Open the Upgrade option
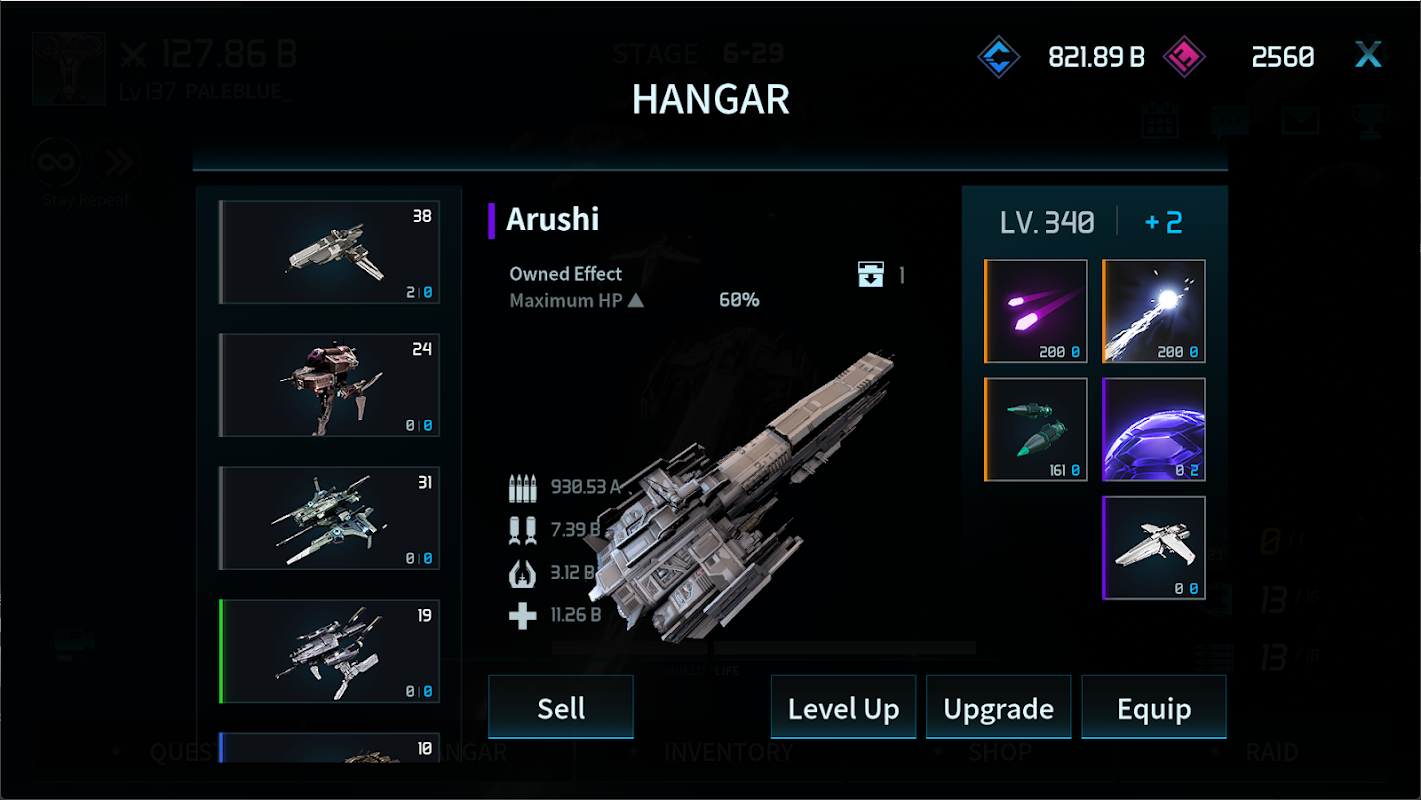 tap(998, 708)
